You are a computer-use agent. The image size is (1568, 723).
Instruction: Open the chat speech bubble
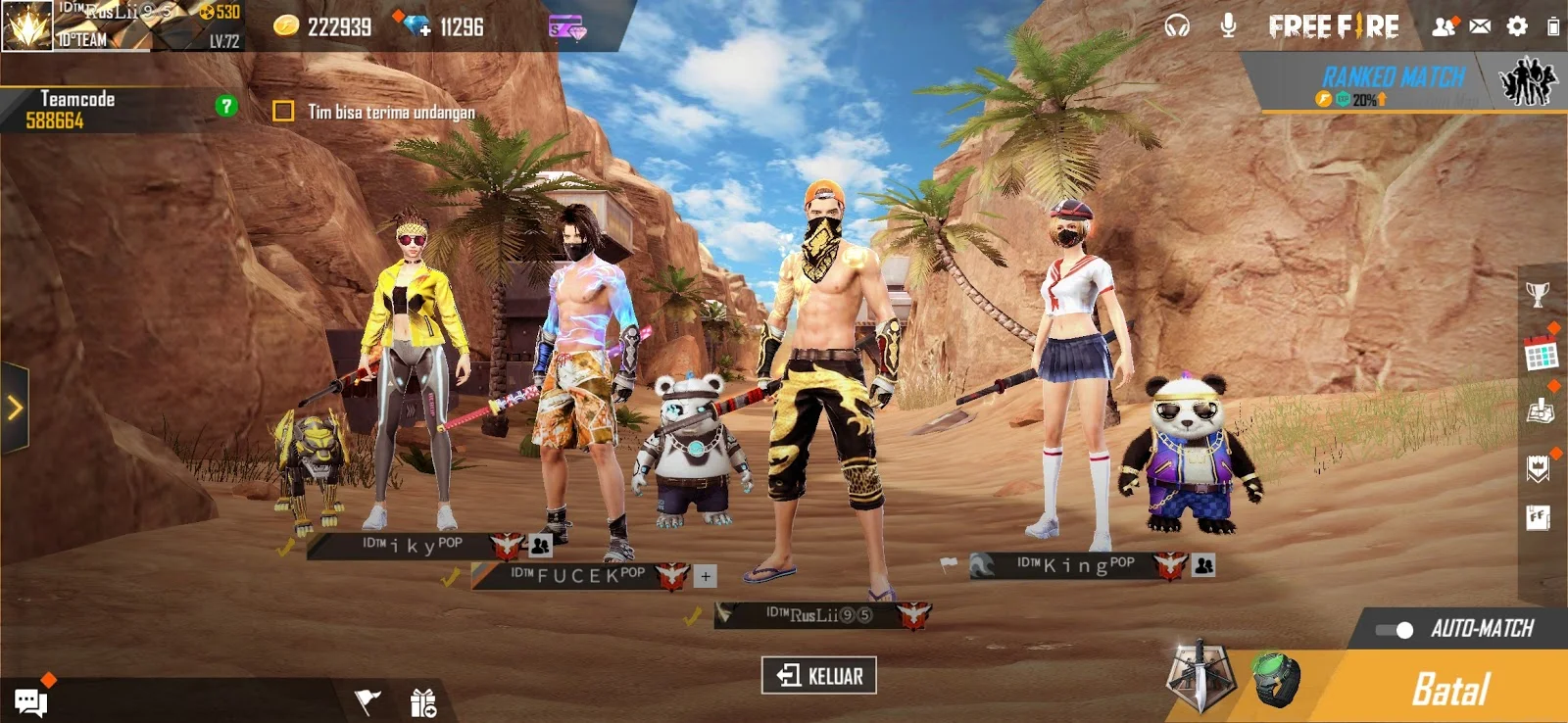(x=29, y=700)
